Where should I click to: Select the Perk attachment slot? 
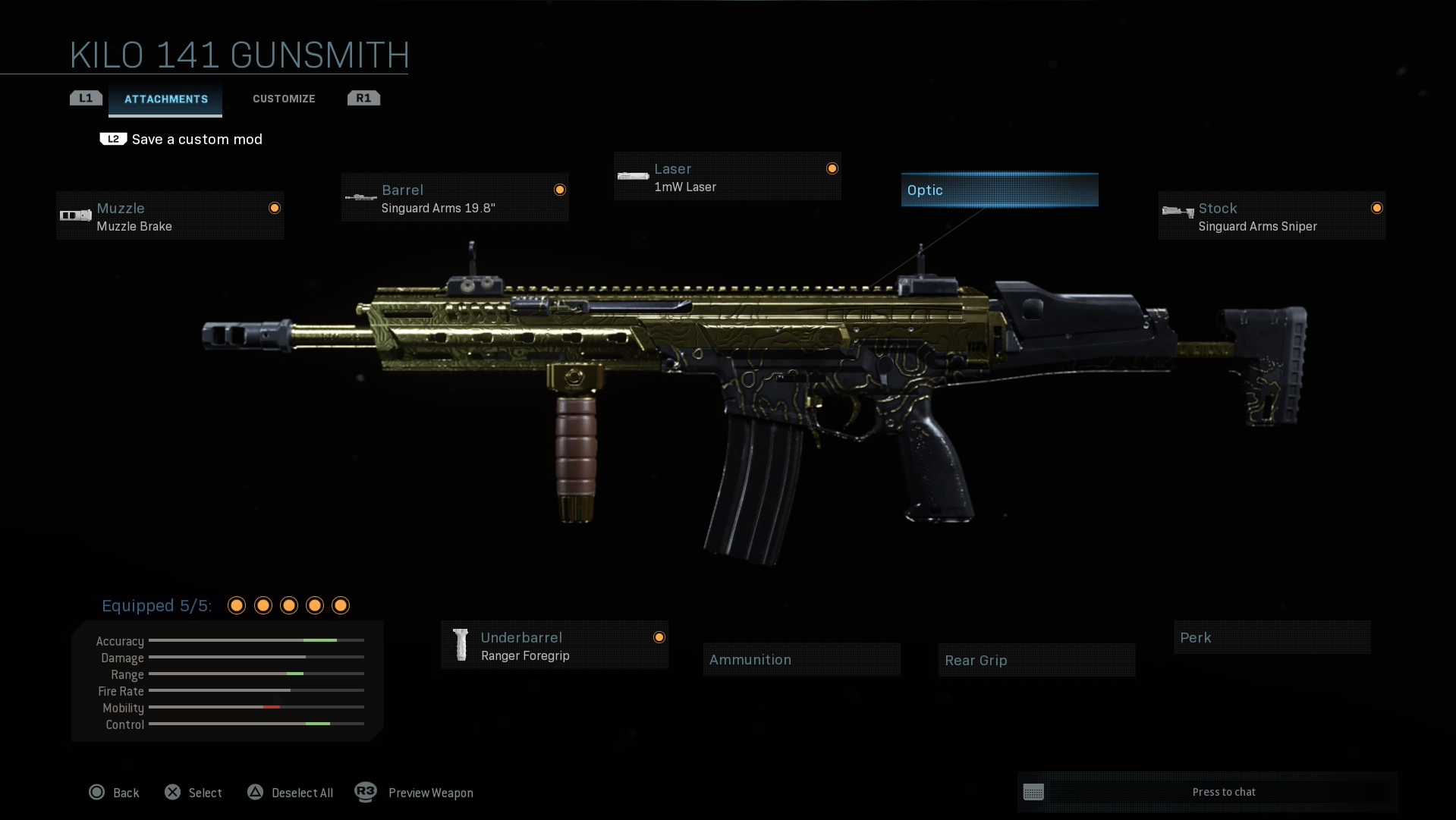point(1272,638)
